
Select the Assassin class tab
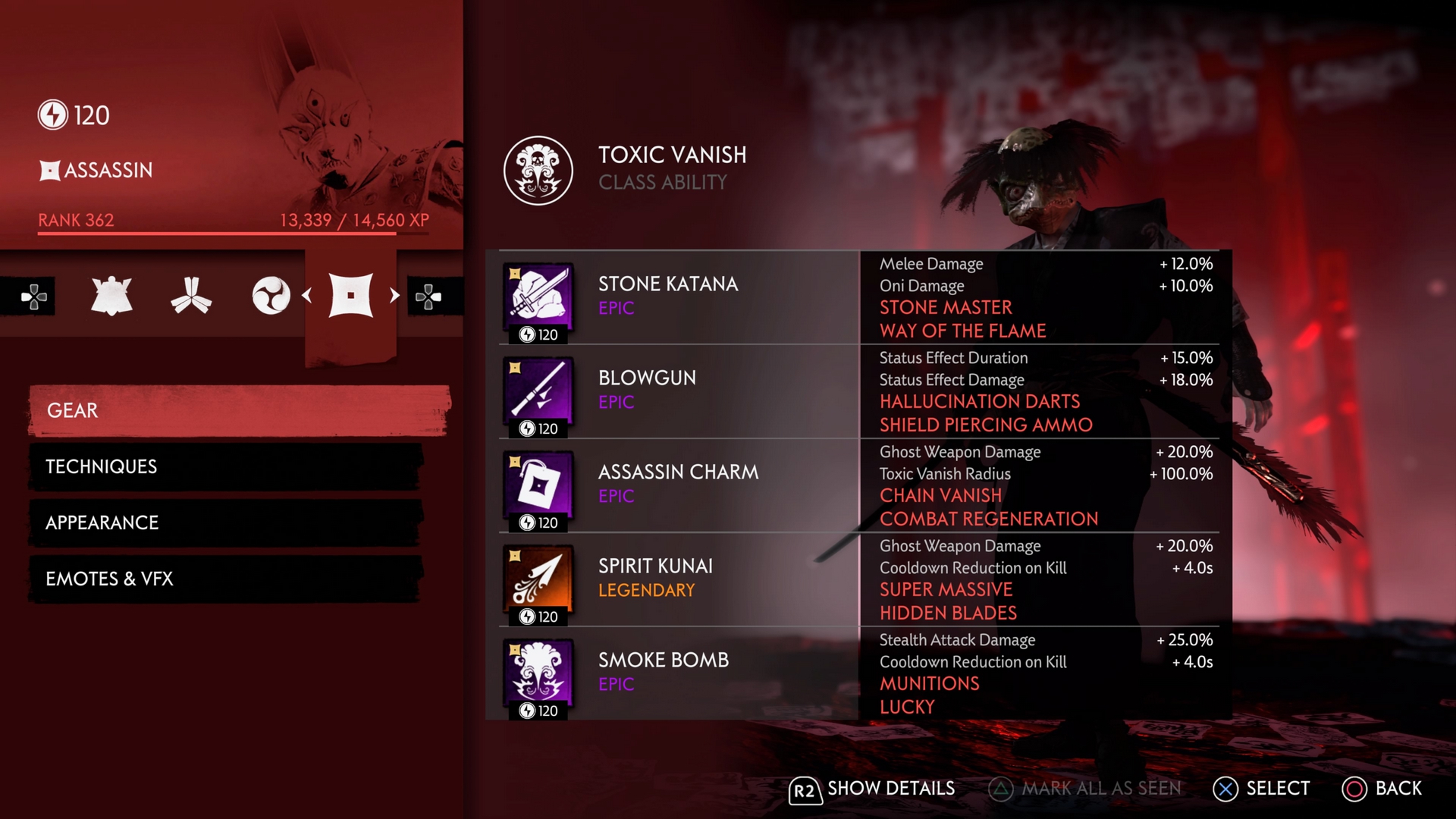350,296
